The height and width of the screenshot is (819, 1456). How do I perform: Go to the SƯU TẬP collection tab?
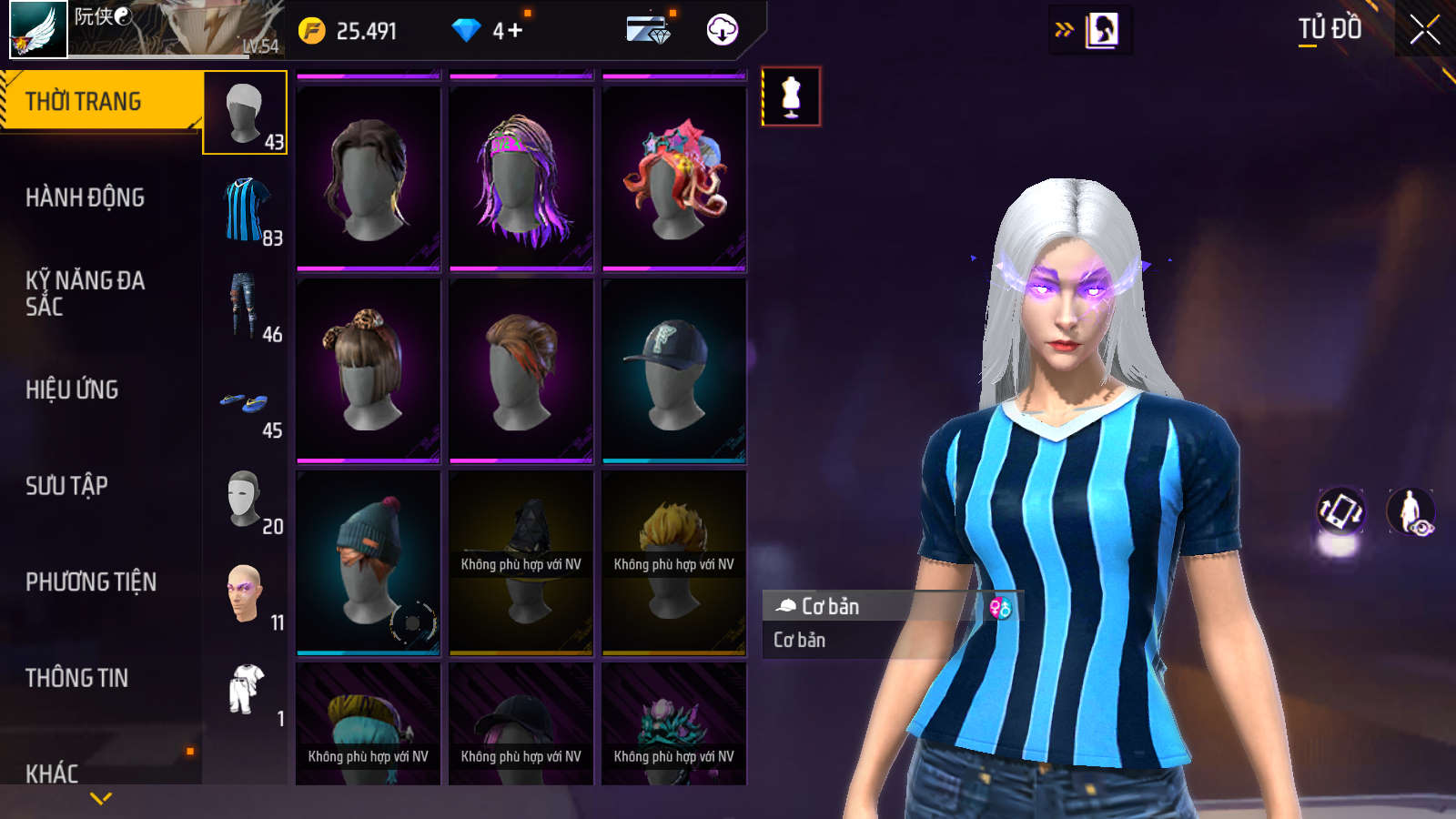tap(66, 486)
